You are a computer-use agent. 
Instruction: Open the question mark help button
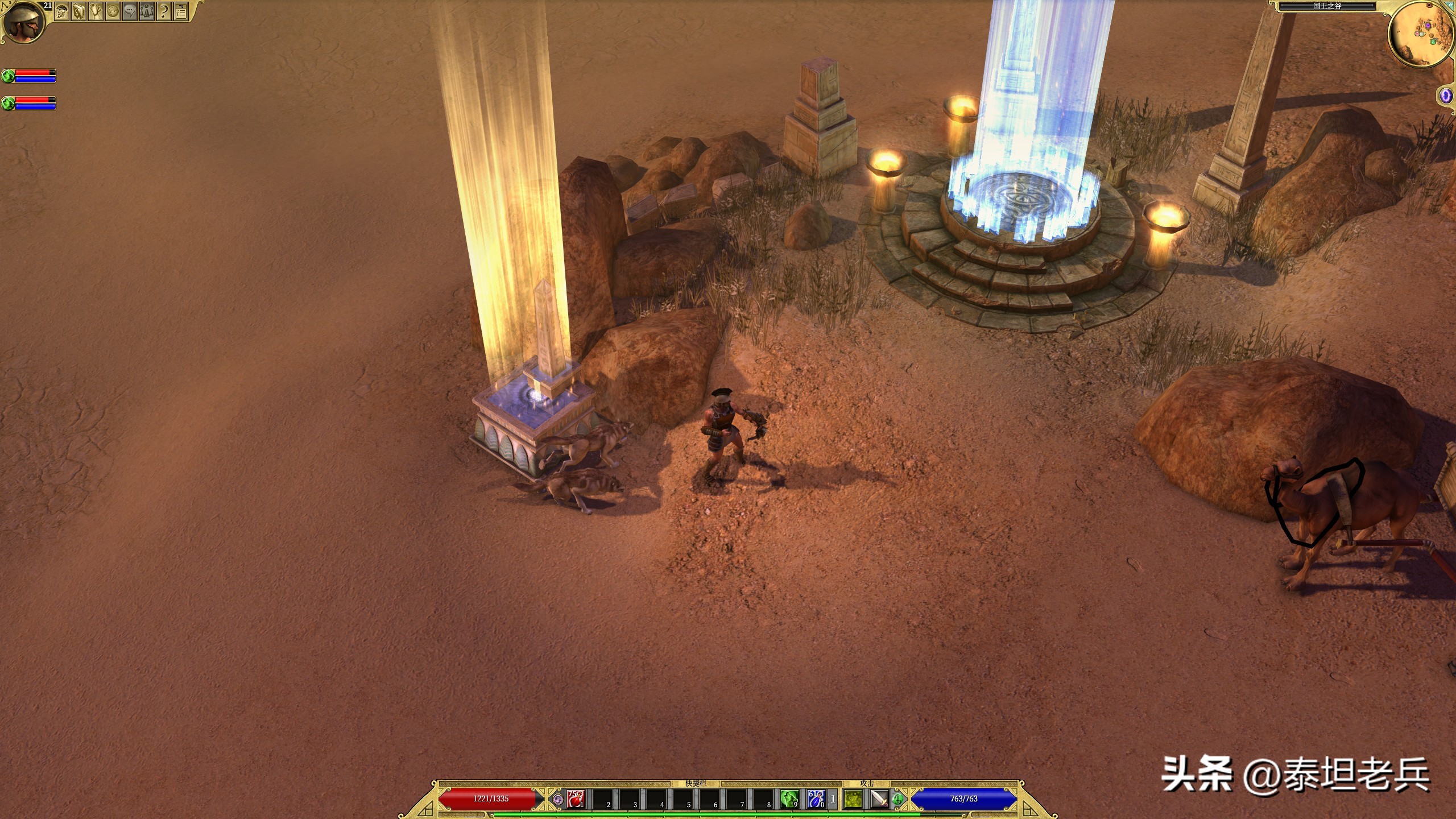pos(164,11)
